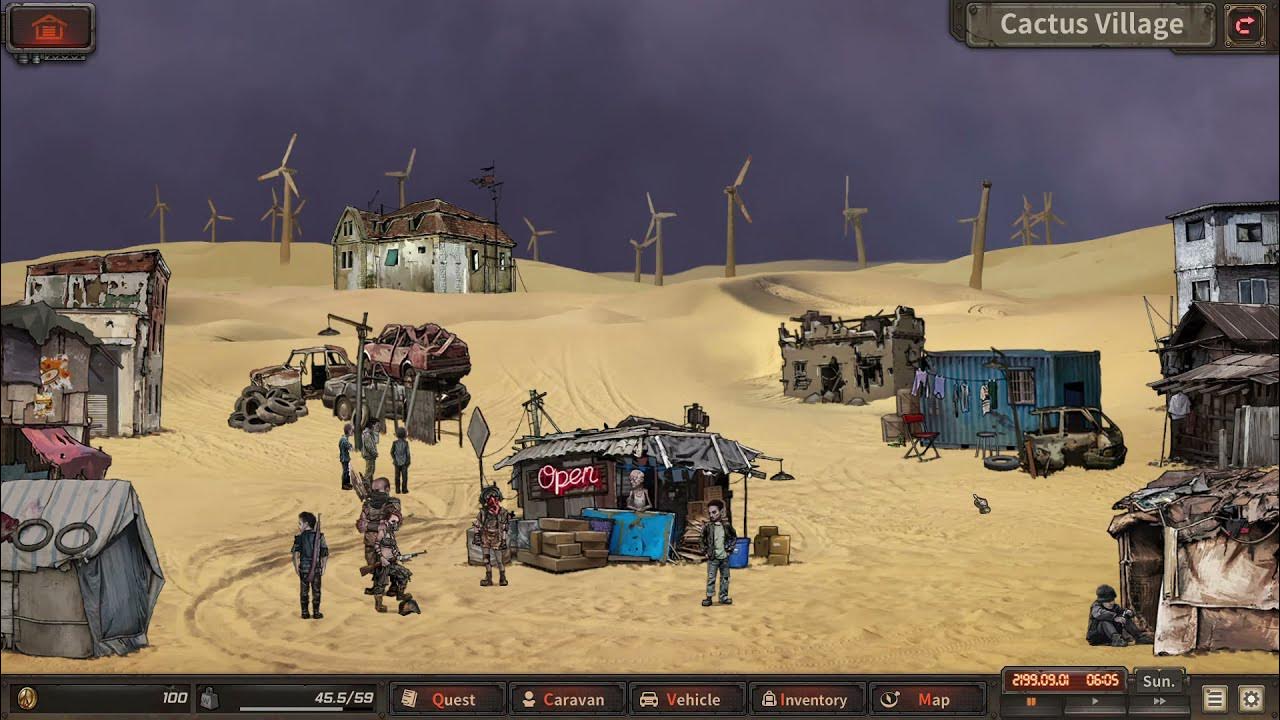Fast-forward the game time

[1159, 703]
